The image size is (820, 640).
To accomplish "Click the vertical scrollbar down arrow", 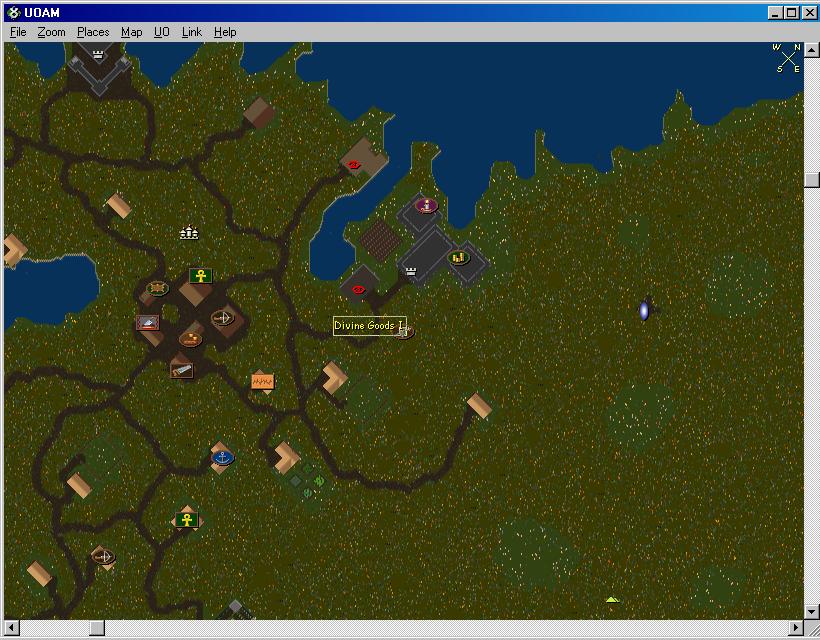I will pyautogui.click(x=811, y=611).
